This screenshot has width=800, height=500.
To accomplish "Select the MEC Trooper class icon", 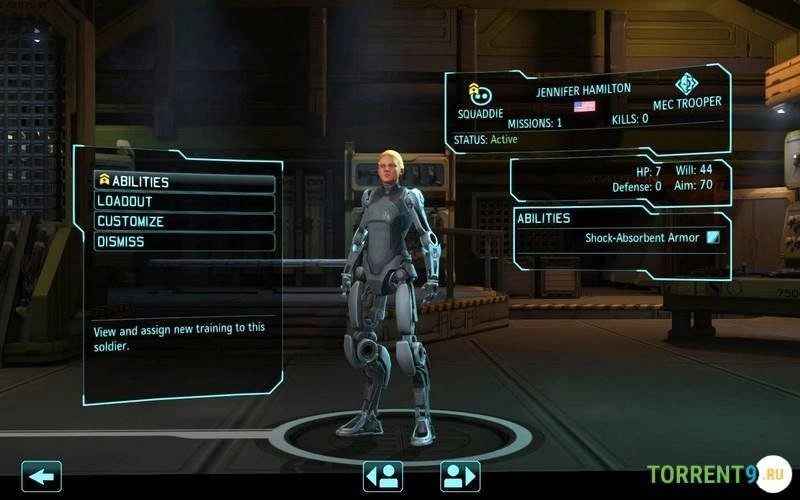I will point(686,84).
